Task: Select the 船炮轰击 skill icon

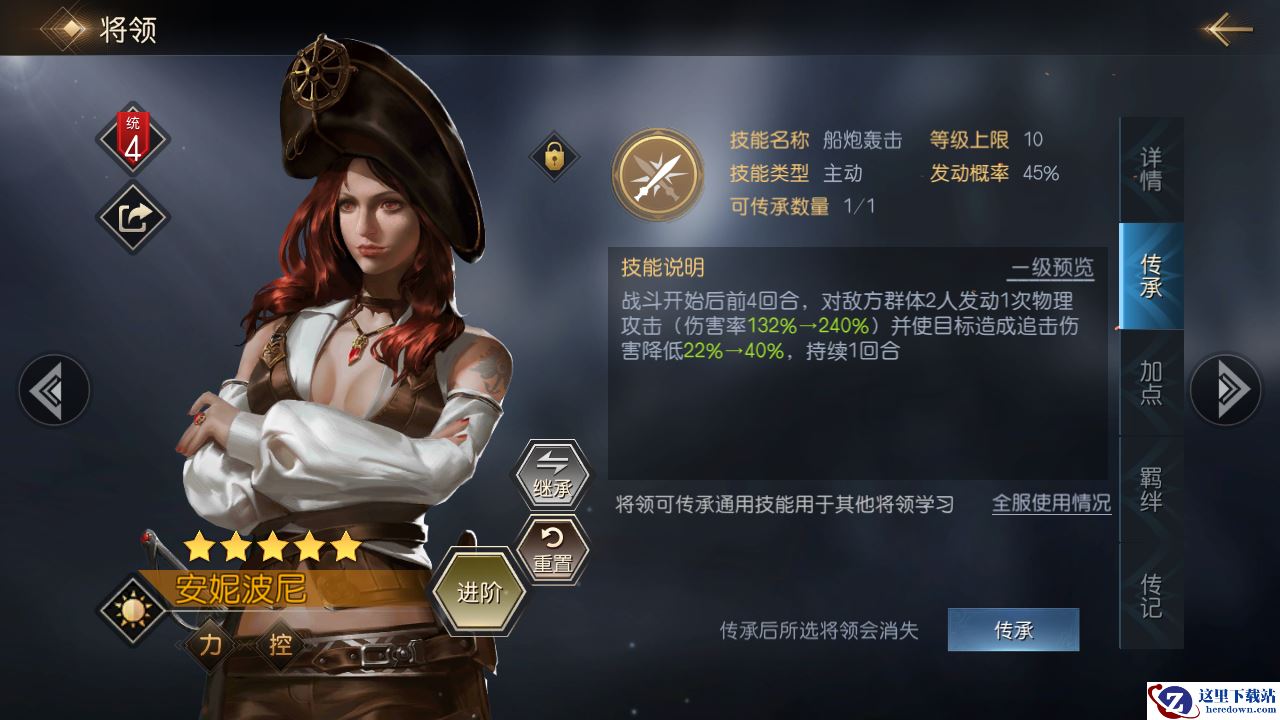Action: [x=658, y=173]
